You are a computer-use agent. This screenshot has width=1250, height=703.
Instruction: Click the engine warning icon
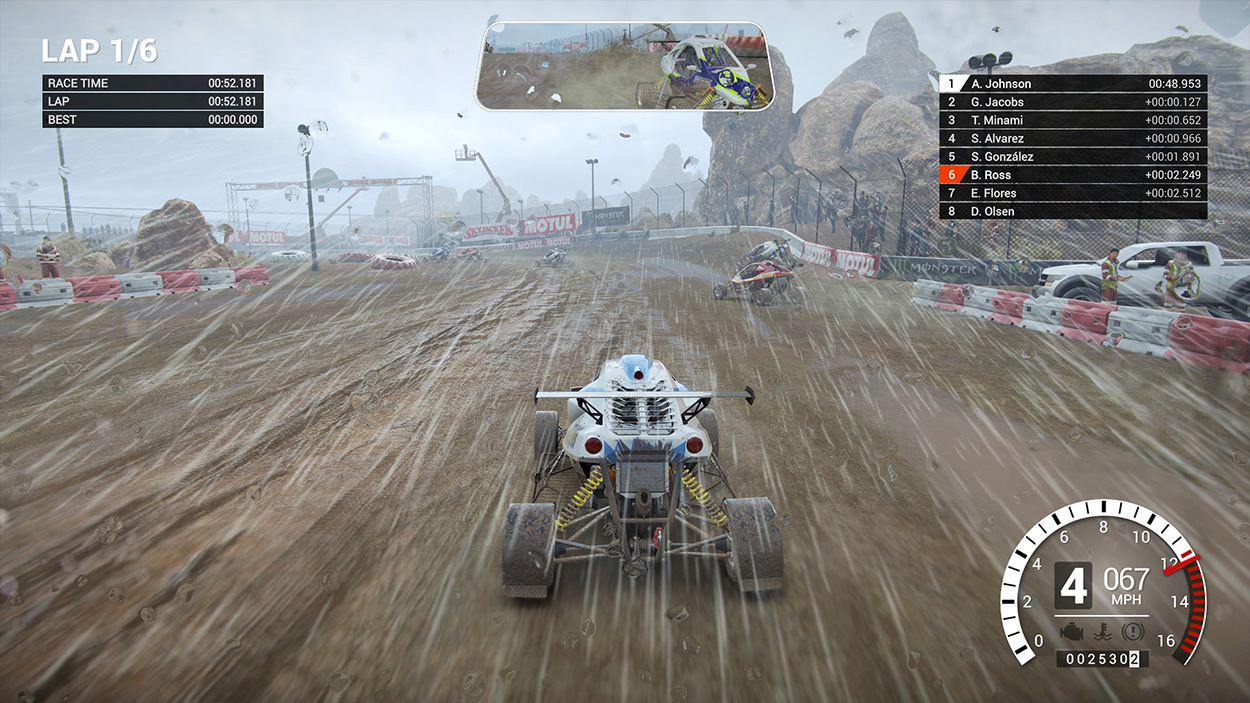[x=1070, y=632]
